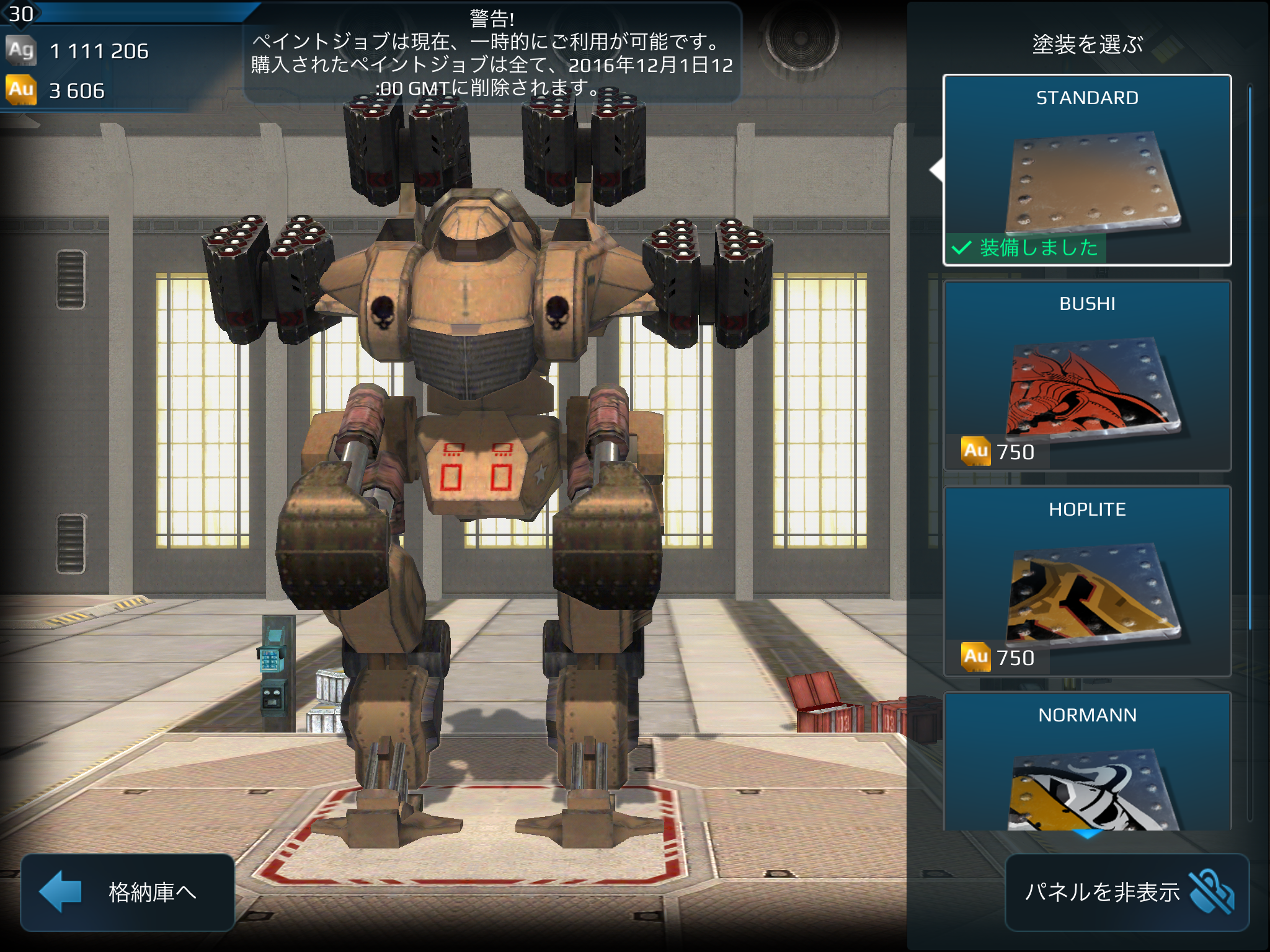Pick the HOPLITE paint job

pos(1086,581)
